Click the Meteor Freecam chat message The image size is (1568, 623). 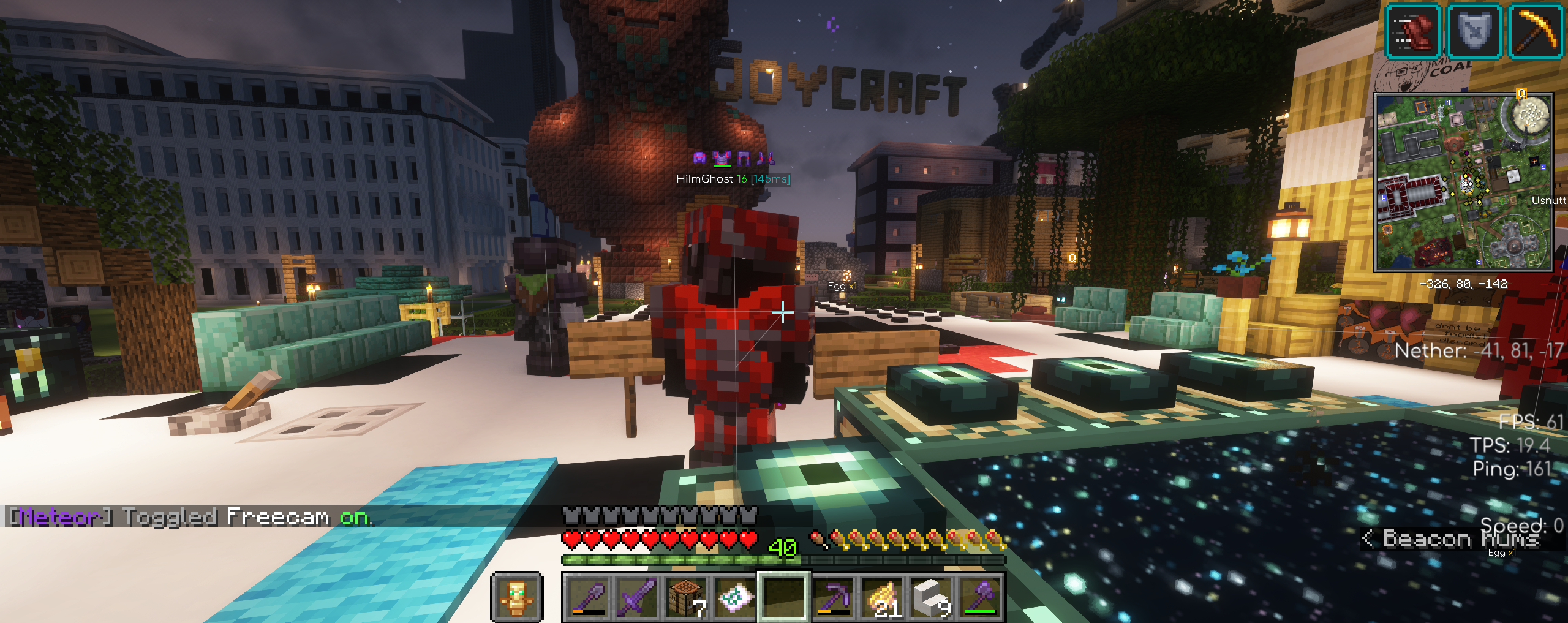190,517
